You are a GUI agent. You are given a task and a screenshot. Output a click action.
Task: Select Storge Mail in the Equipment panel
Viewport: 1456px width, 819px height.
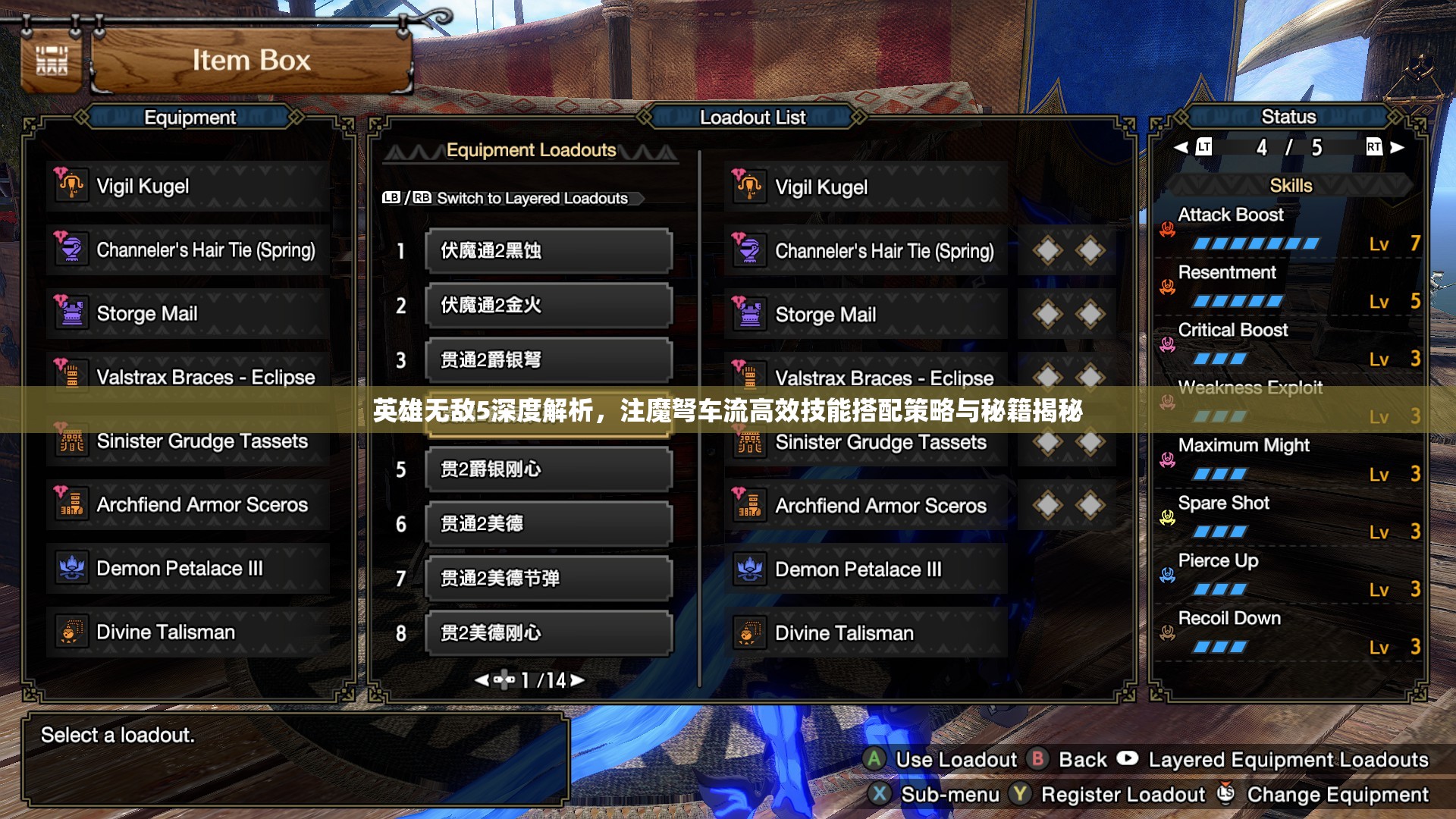[x=188, y=314]
